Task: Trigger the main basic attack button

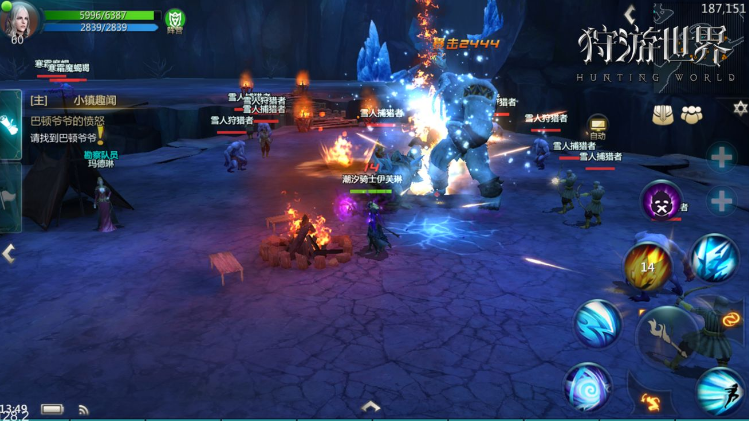Action: click(x=672, y=337)
